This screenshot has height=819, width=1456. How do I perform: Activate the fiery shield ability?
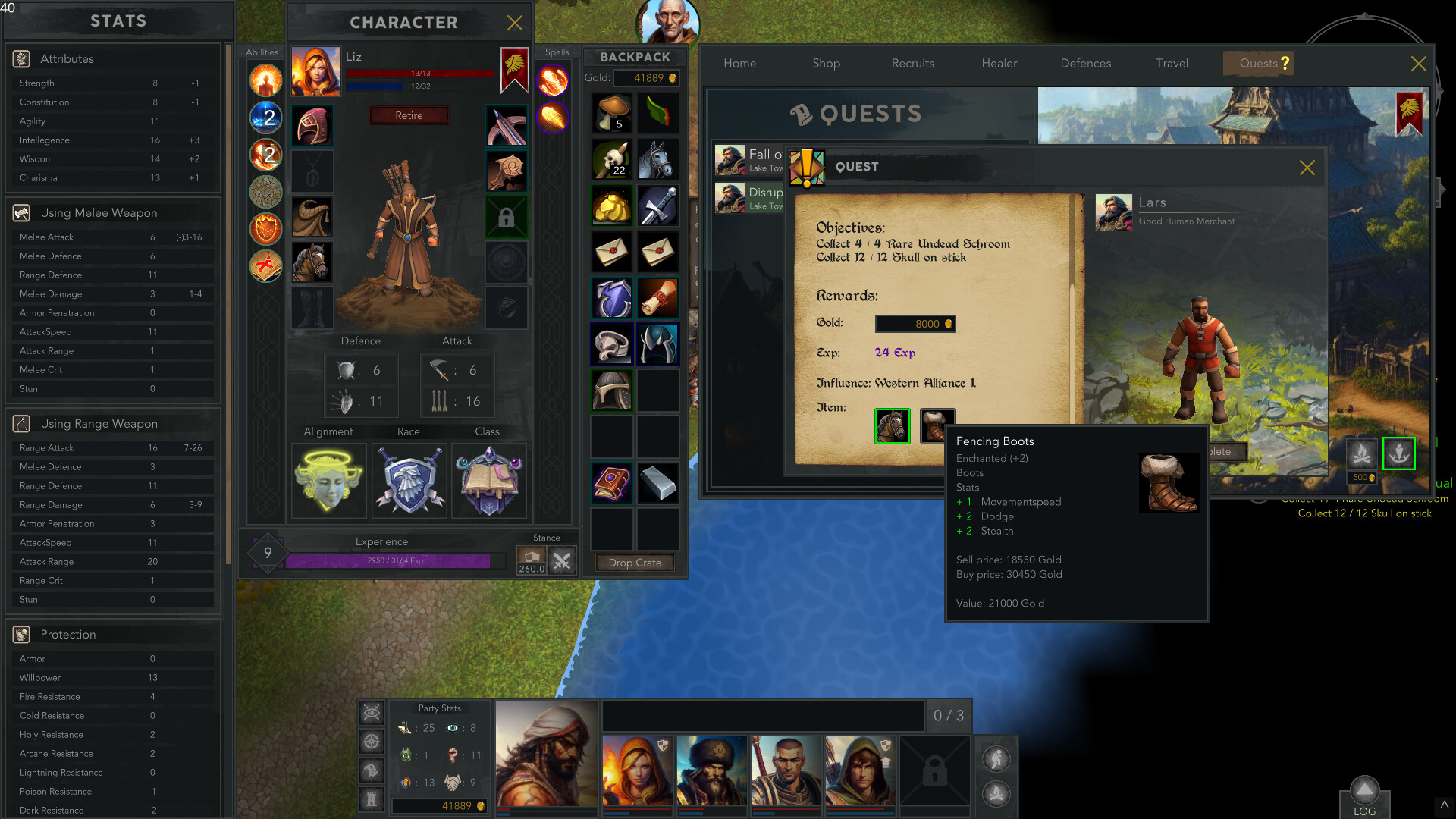(x=265, y=229)
